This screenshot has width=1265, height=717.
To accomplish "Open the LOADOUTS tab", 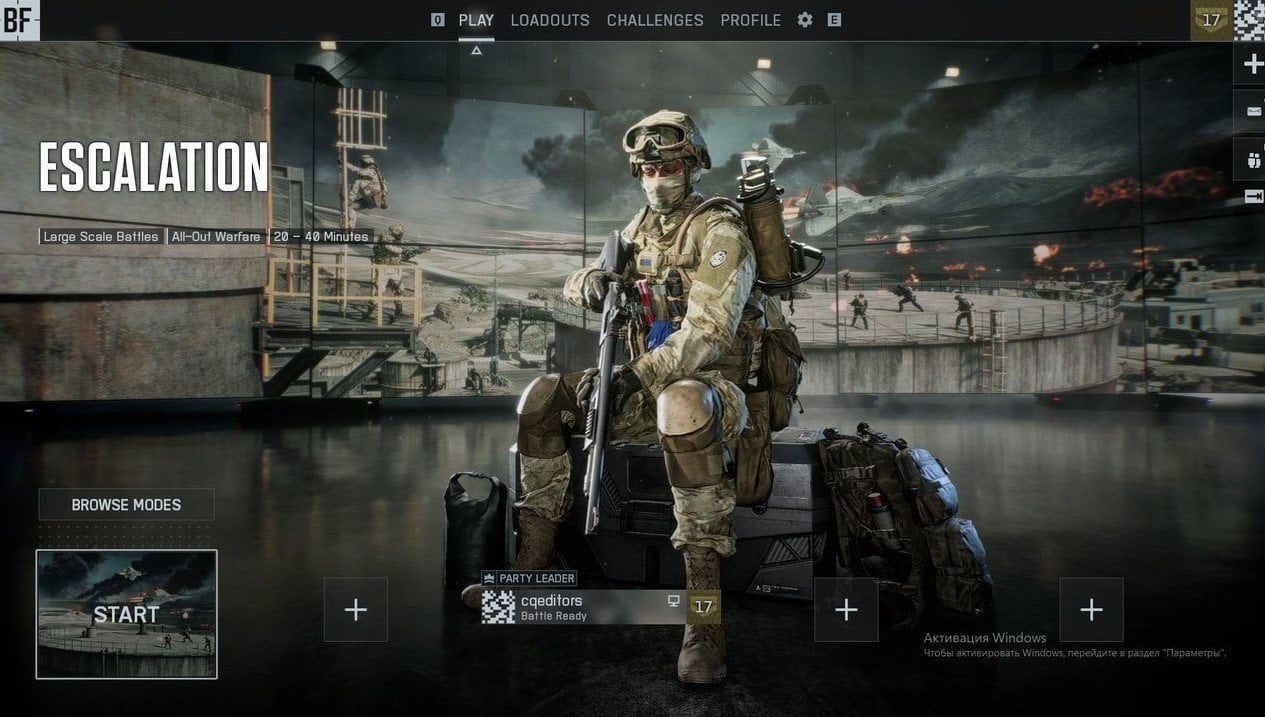I will [x=550, y=20].
